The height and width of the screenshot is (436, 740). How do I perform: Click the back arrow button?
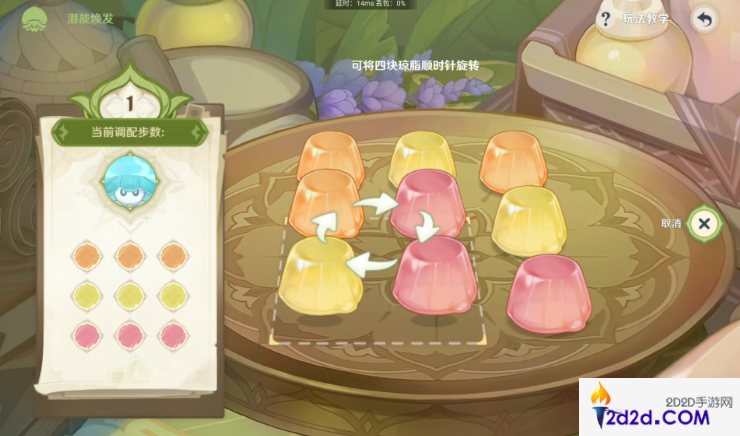pyautogui.click(x=704, y=19)
